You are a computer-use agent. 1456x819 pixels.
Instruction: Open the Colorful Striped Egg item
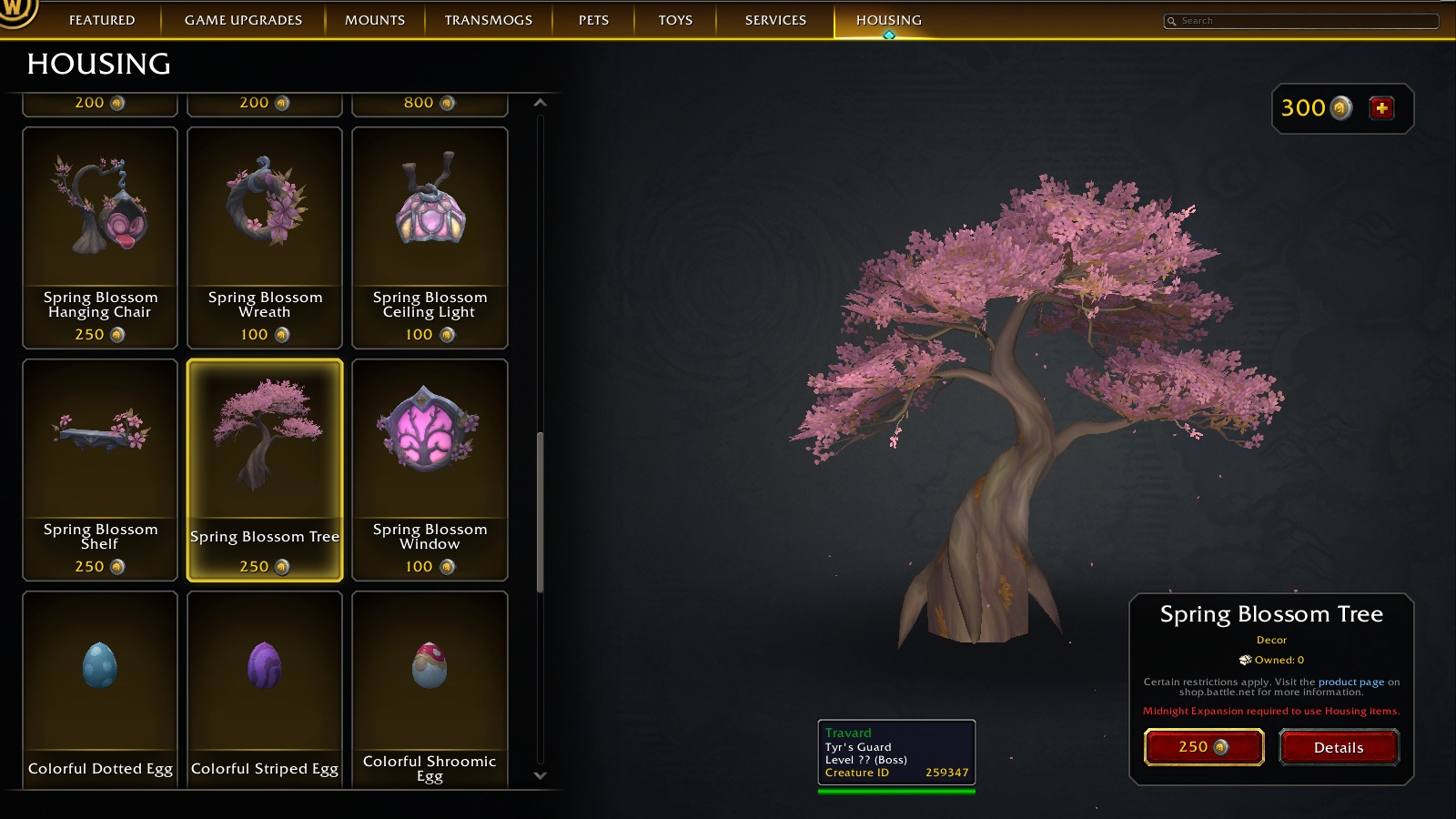[264, 673]
